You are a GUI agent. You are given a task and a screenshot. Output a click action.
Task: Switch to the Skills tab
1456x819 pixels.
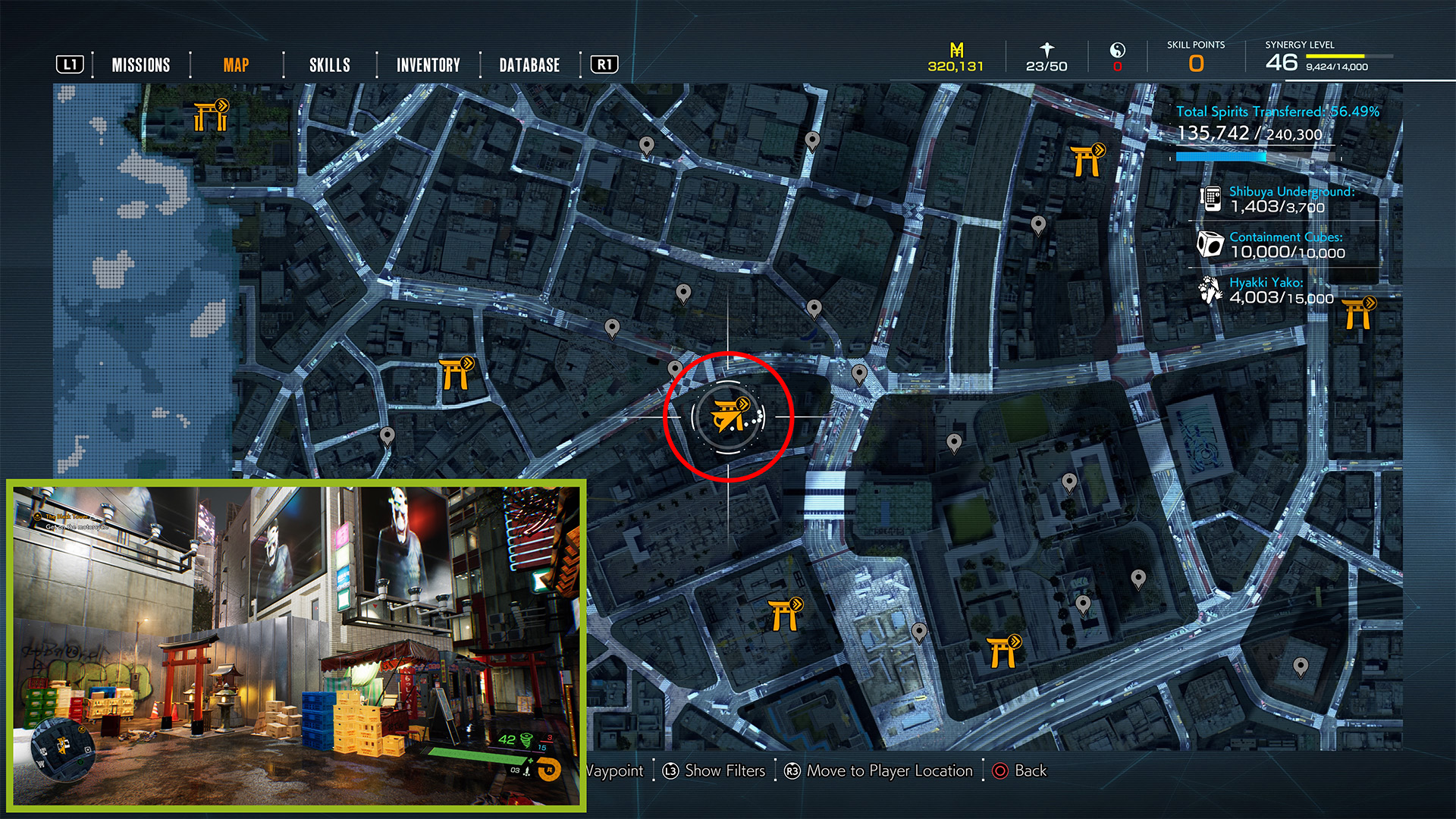(330, 65)
